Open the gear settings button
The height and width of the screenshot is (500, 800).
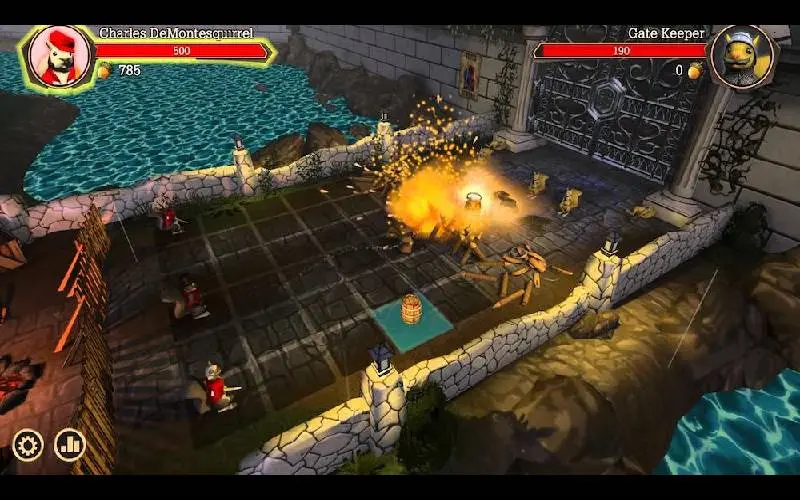[27, 445]
